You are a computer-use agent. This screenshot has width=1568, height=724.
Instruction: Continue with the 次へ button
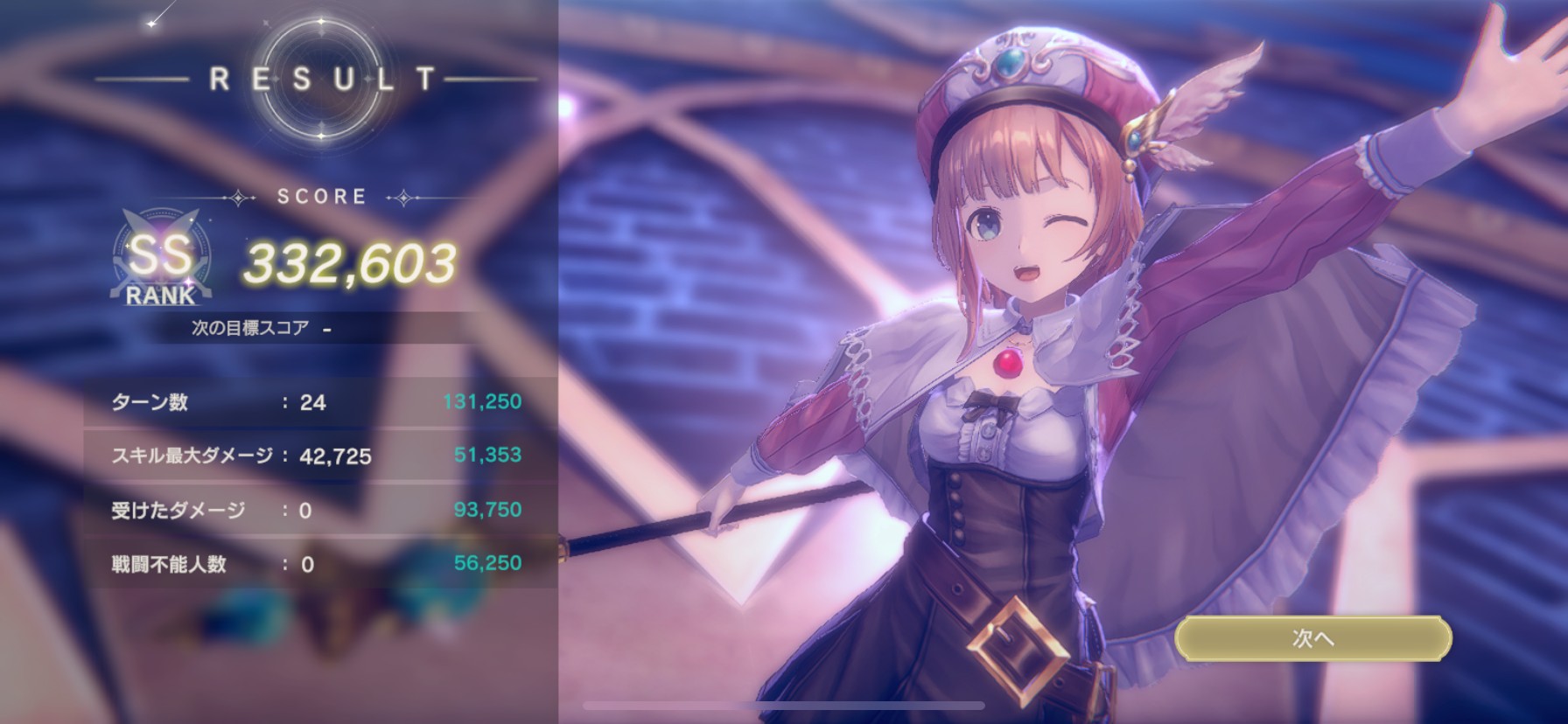click(1312, 639)
